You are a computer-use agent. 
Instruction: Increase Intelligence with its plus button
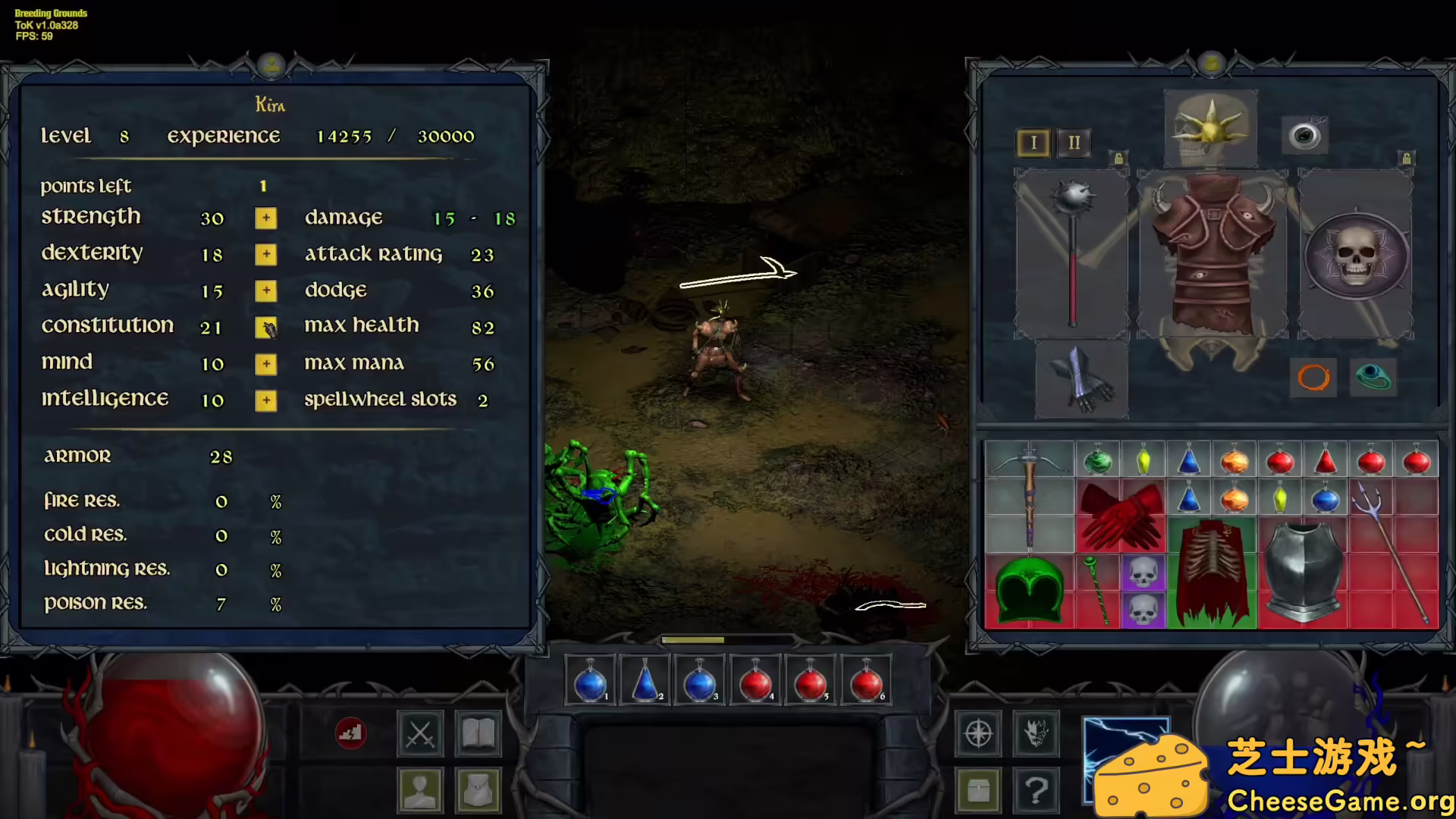click(265, 400)
